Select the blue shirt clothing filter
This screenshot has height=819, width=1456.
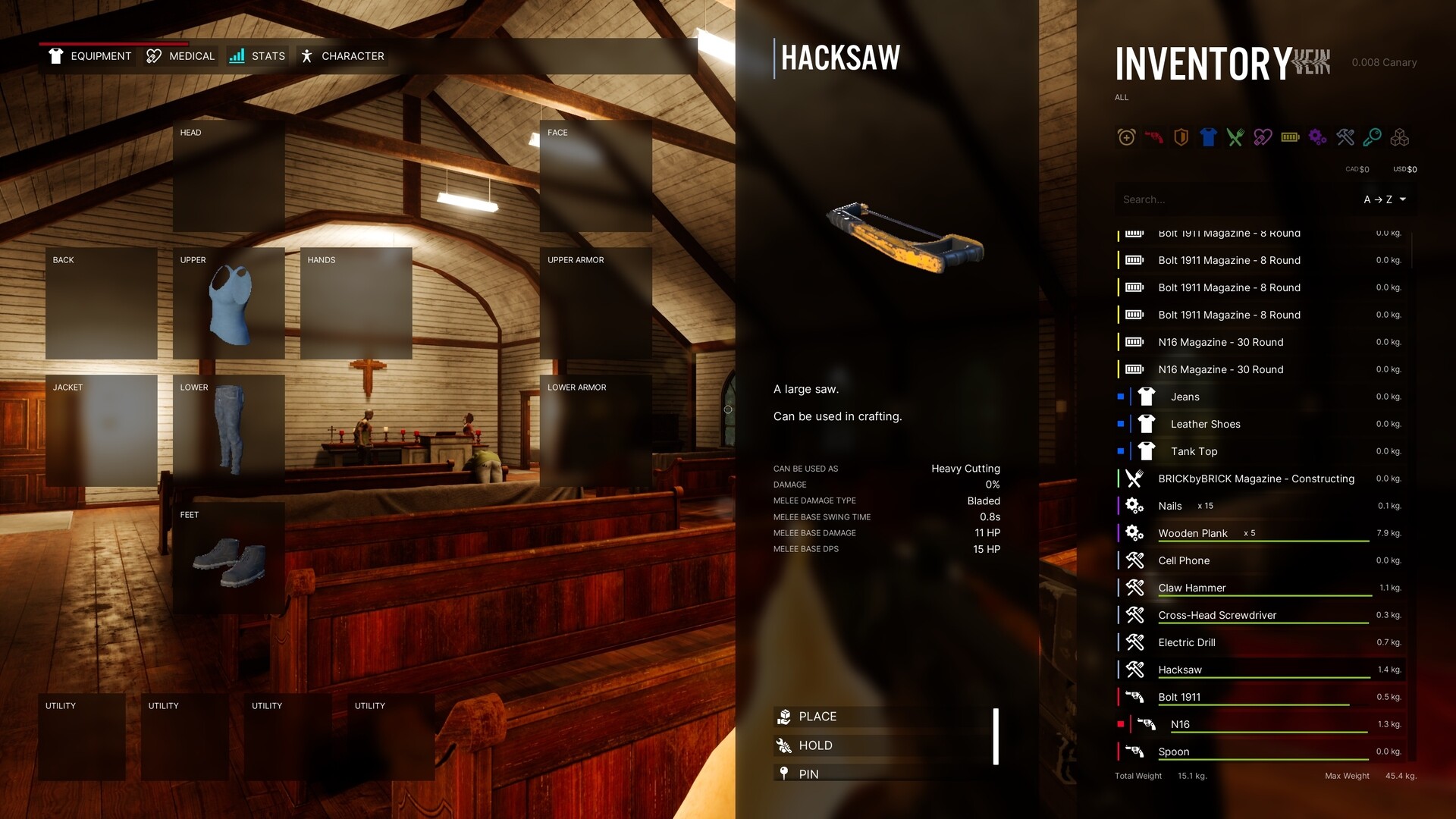(x=1208, y=137)
